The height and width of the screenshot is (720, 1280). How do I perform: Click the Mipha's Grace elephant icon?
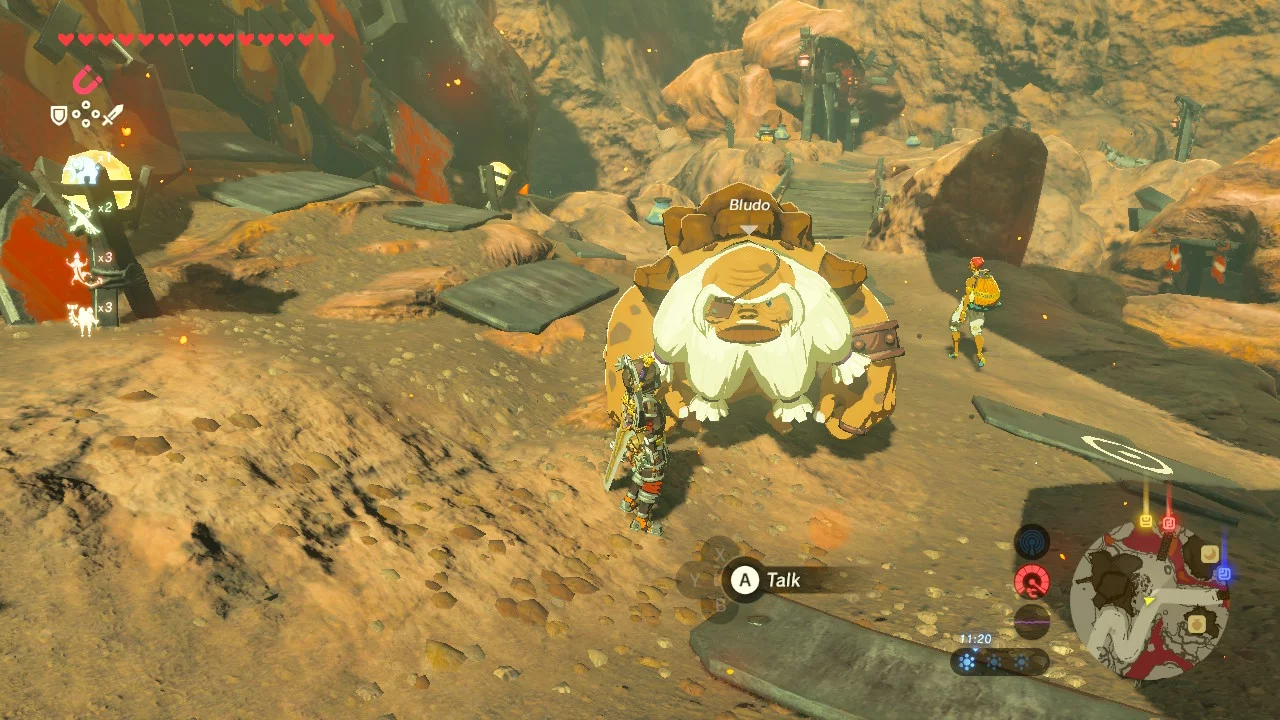click(x=84, y=172)
